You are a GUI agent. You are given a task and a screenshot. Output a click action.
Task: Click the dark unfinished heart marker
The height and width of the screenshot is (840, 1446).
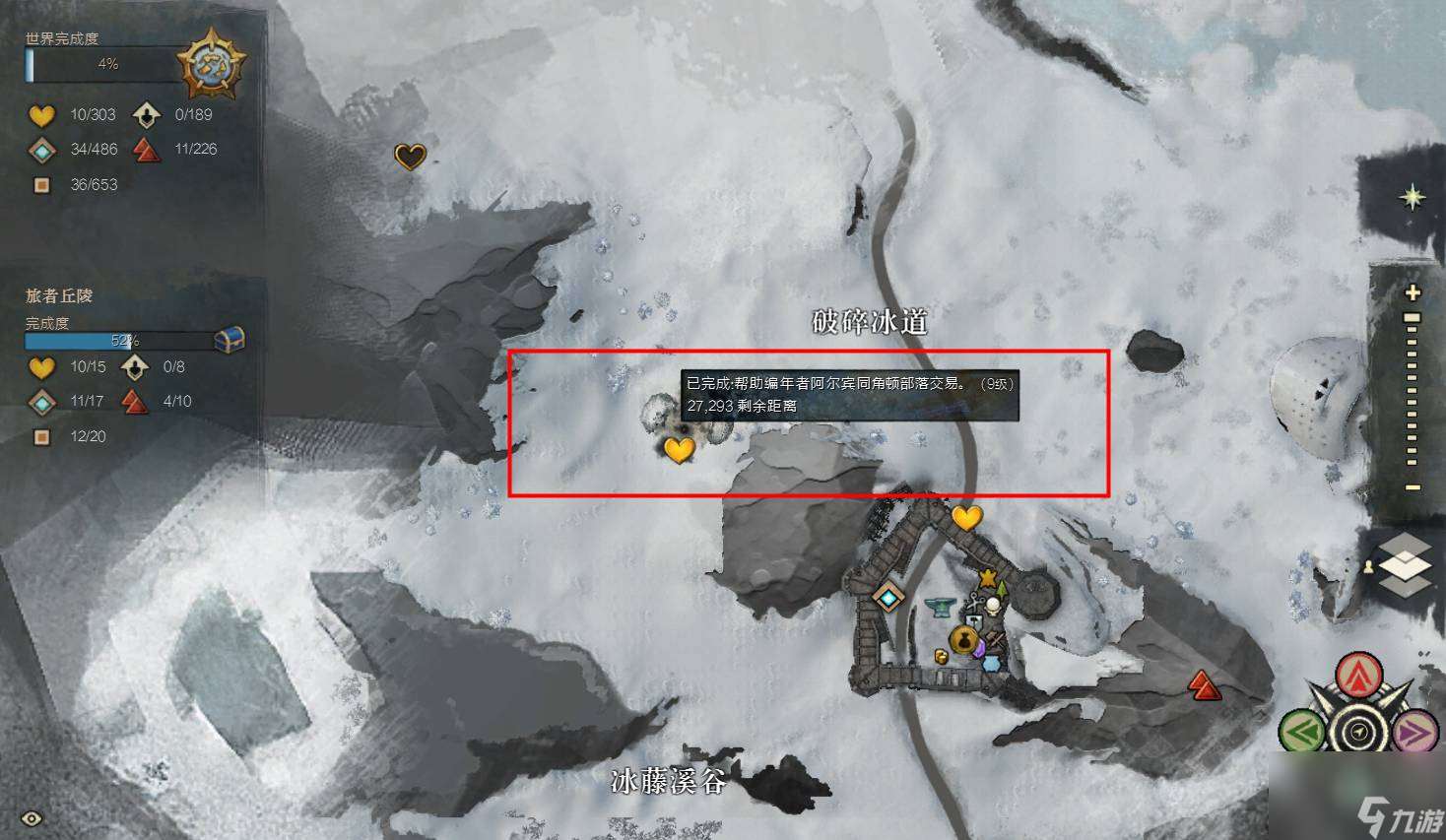coord(410,156)
